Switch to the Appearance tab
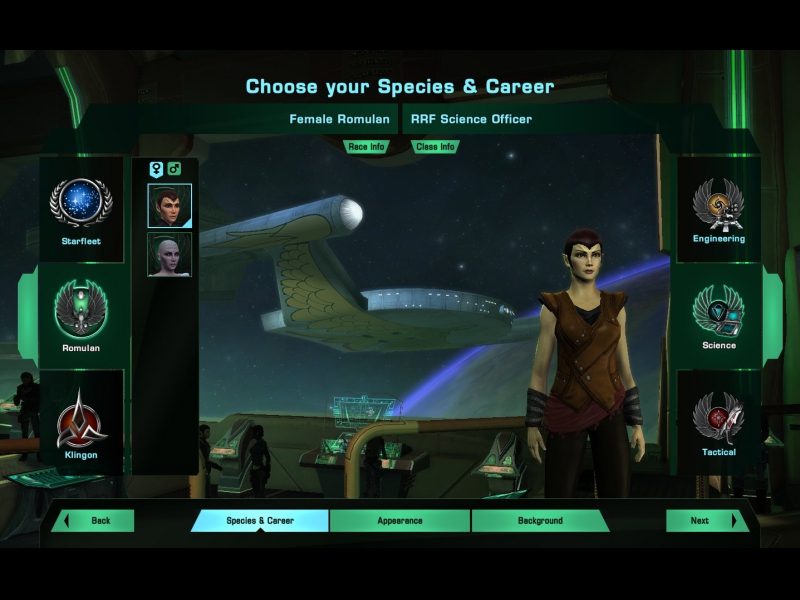The image size is (800, 600). coord(400,521)
